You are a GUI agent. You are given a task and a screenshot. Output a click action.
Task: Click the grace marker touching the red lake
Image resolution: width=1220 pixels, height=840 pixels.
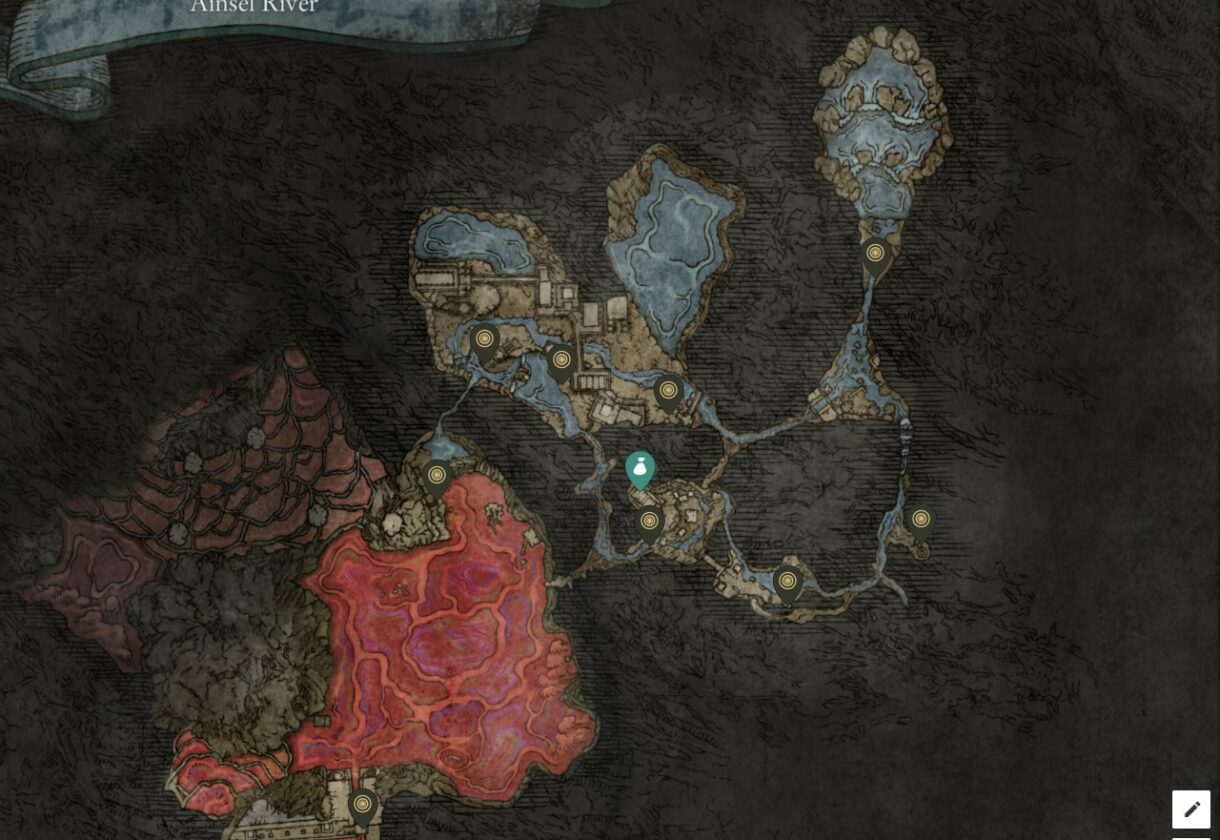(x=436, y=478)
